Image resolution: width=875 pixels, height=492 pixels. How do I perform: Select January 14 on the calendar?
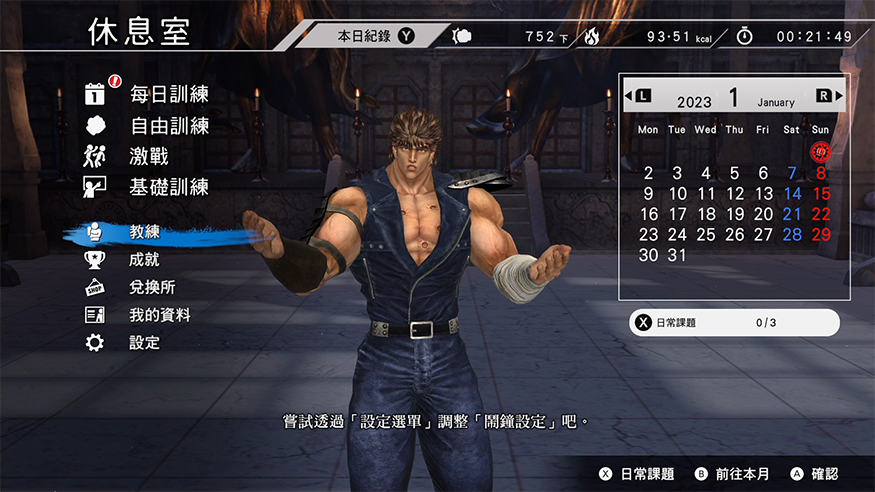[792, 194]
